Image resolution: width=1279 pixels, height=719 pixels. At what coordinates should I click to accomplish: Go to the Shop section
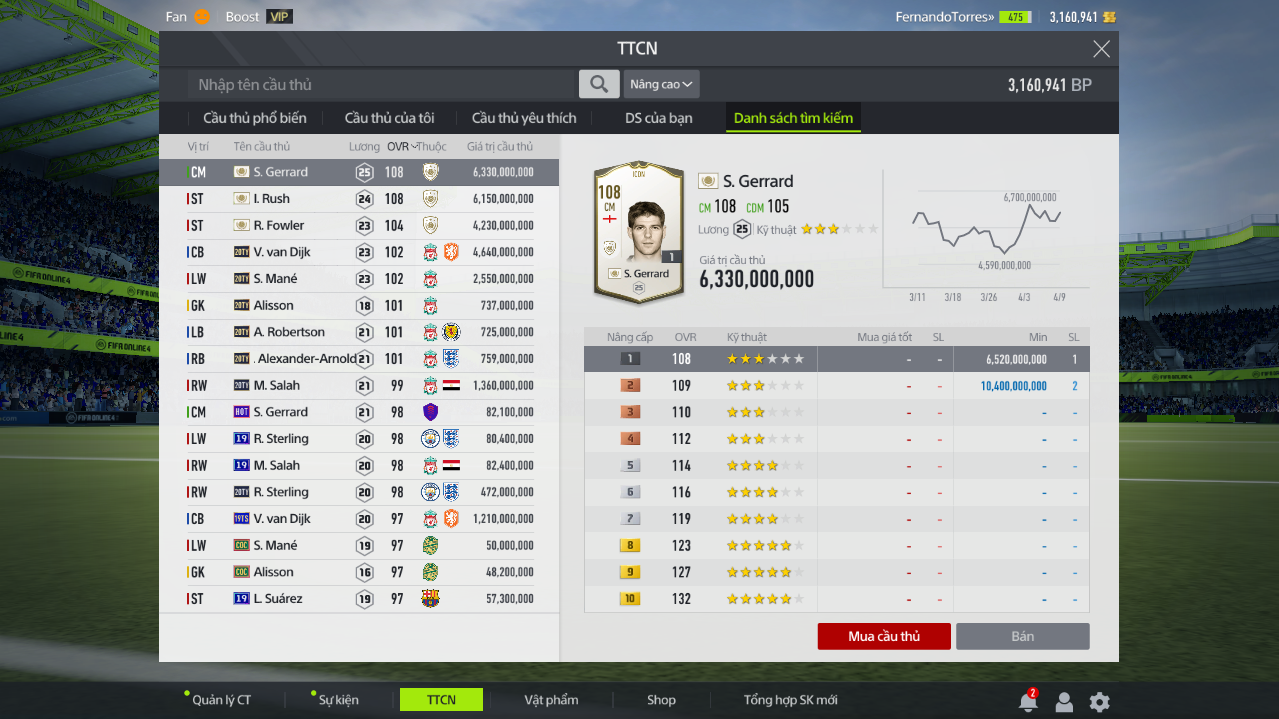pyautogui.click(x=661, y=700)
